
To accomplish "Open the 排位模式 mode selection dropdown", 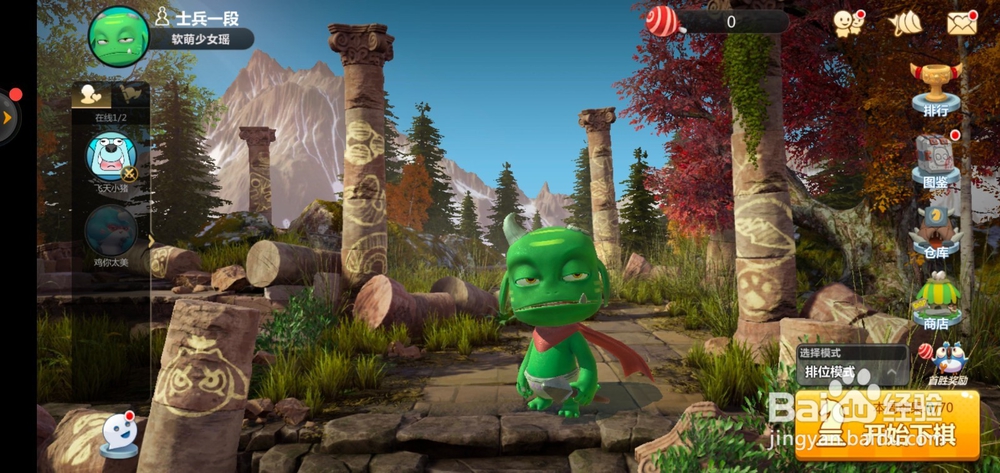I will [x=852, y=372].
